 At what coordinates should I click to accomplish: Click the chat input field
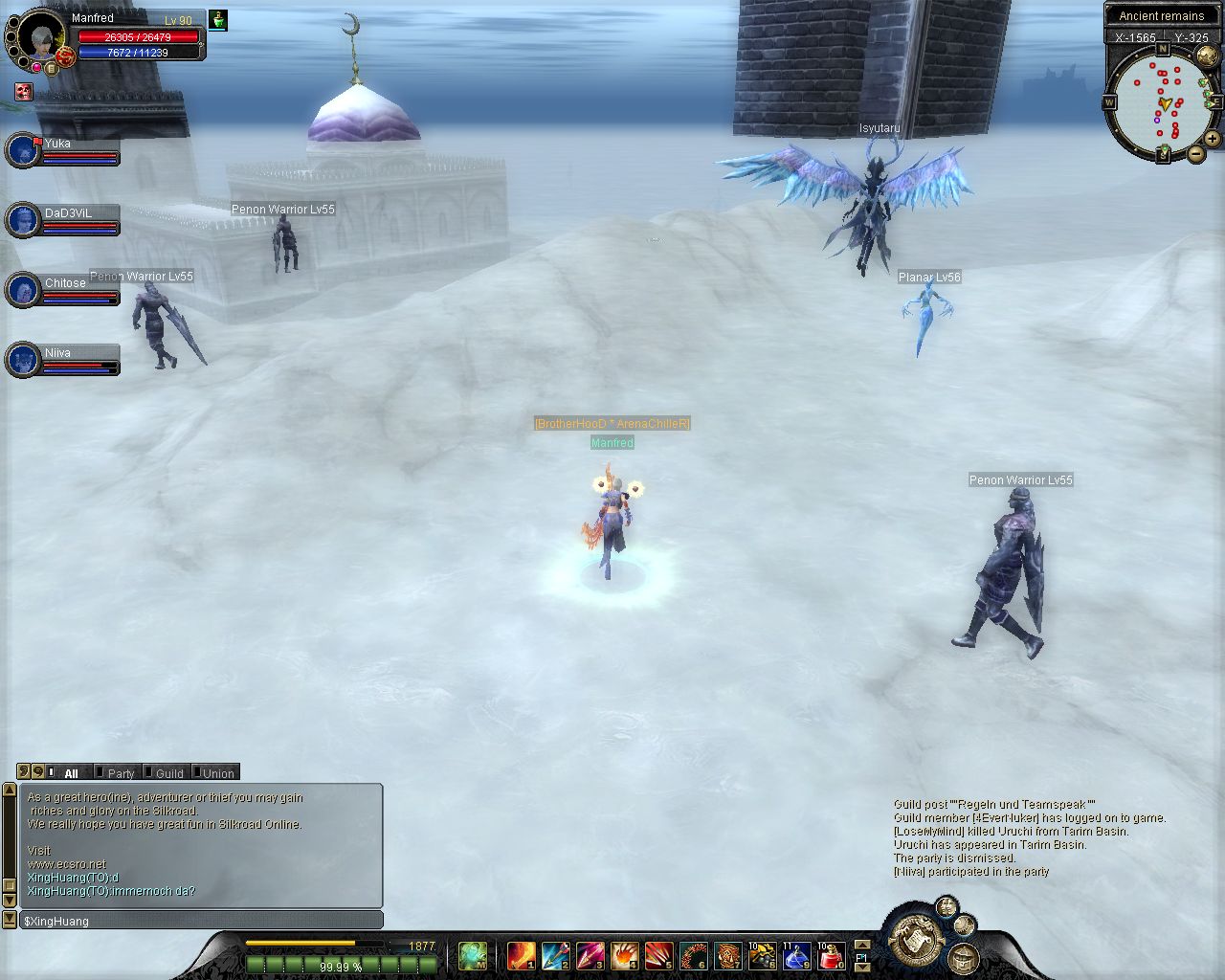pos(201,921)
